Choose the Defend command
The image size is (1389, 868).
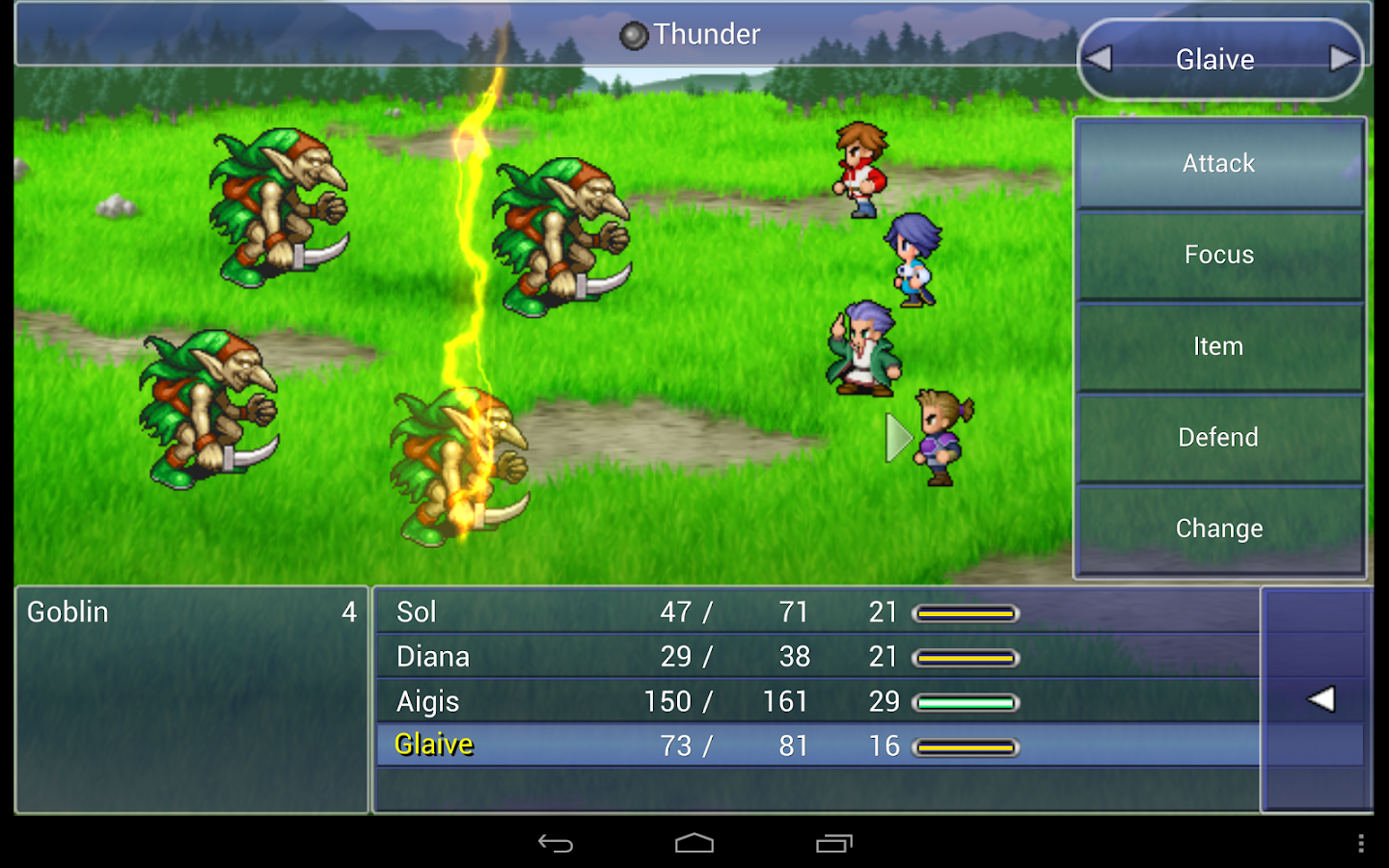[x=1219, y=437]
